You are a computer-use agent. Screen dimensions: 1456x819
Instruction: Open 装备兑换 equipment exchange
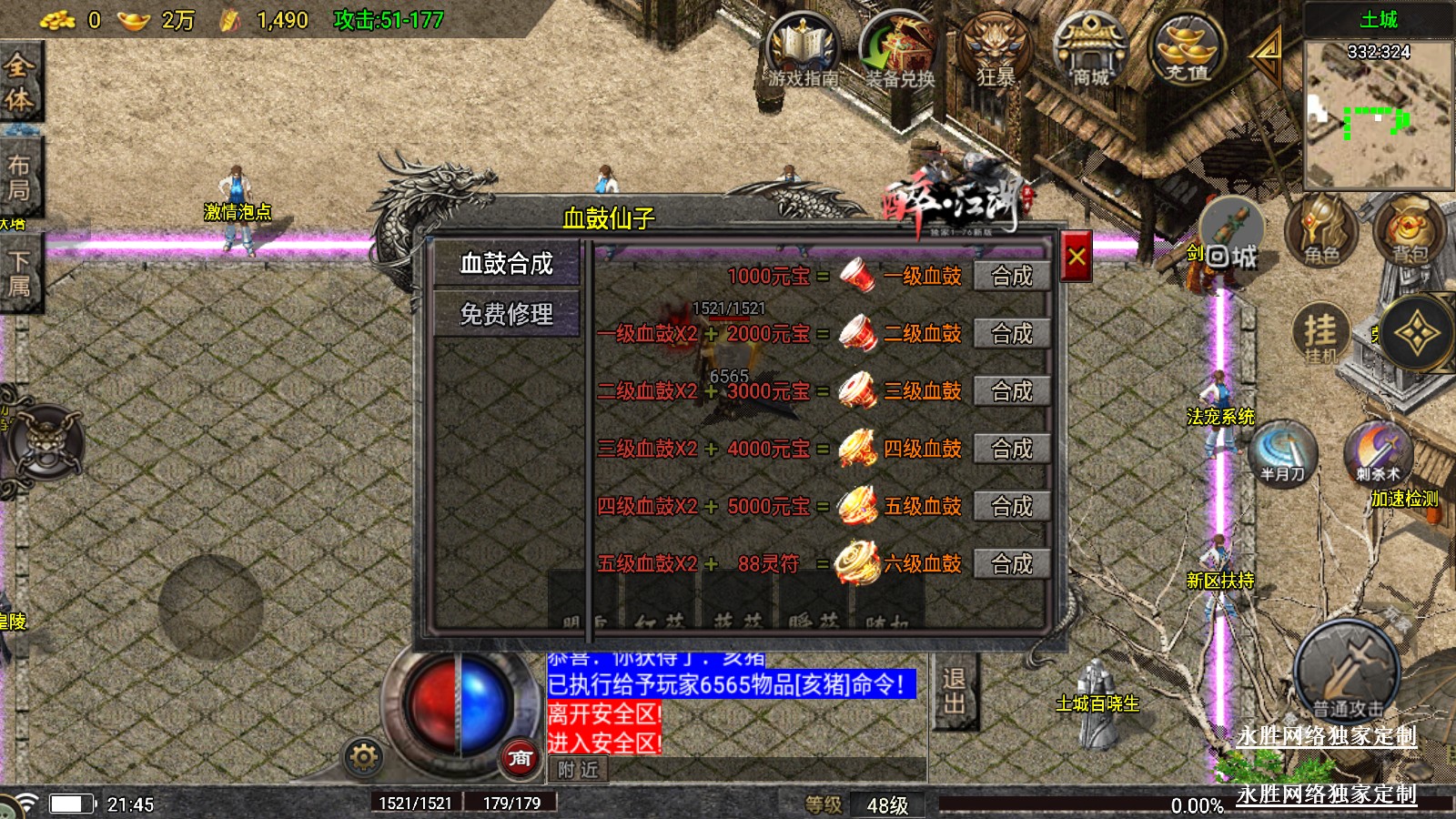[899, 50]
